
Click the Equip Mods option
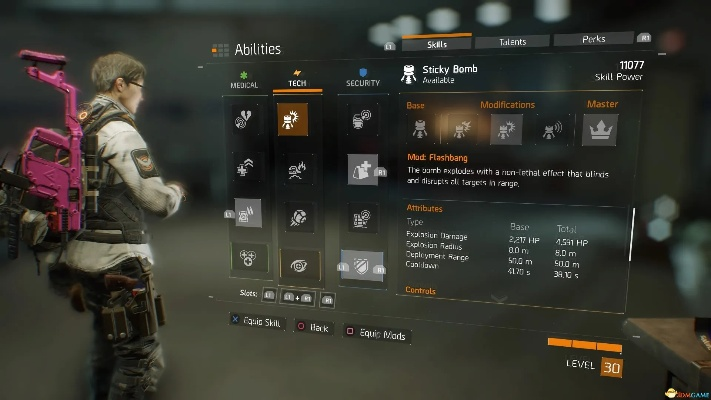pos(376,334)
